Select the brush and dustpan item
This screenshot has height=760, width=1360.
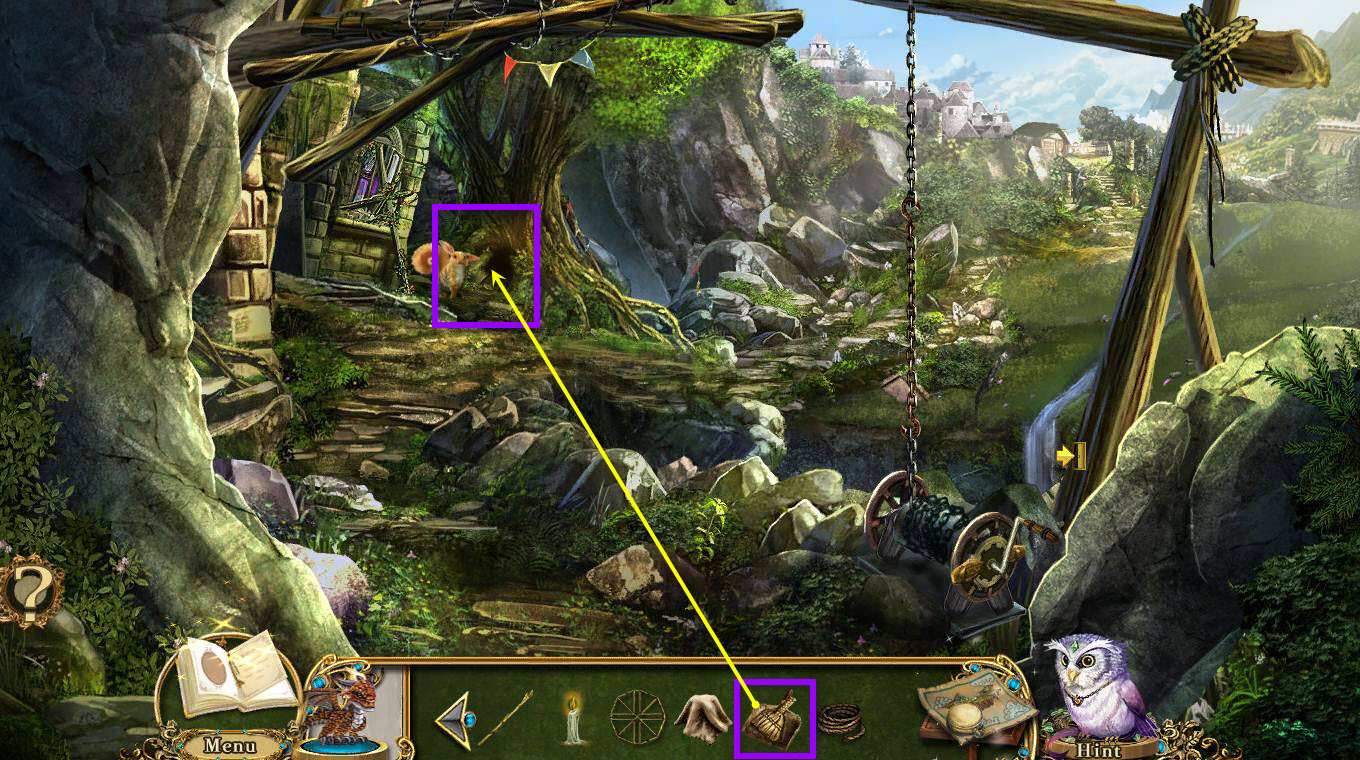tap(774, 719)
